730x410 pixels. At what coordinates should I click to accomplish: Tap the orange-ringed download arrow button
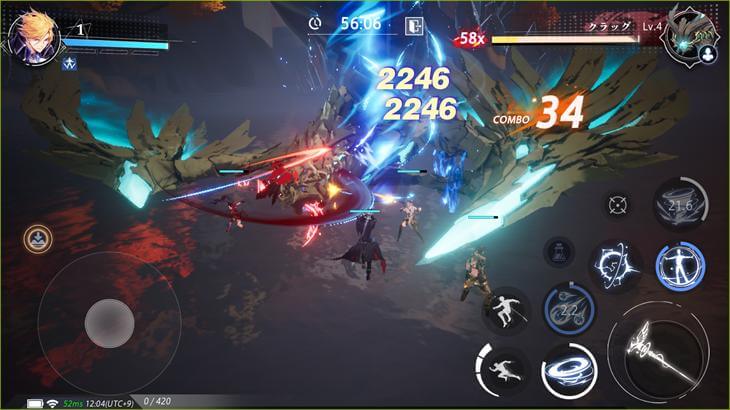pyautogui.click(x=38, y=238)
